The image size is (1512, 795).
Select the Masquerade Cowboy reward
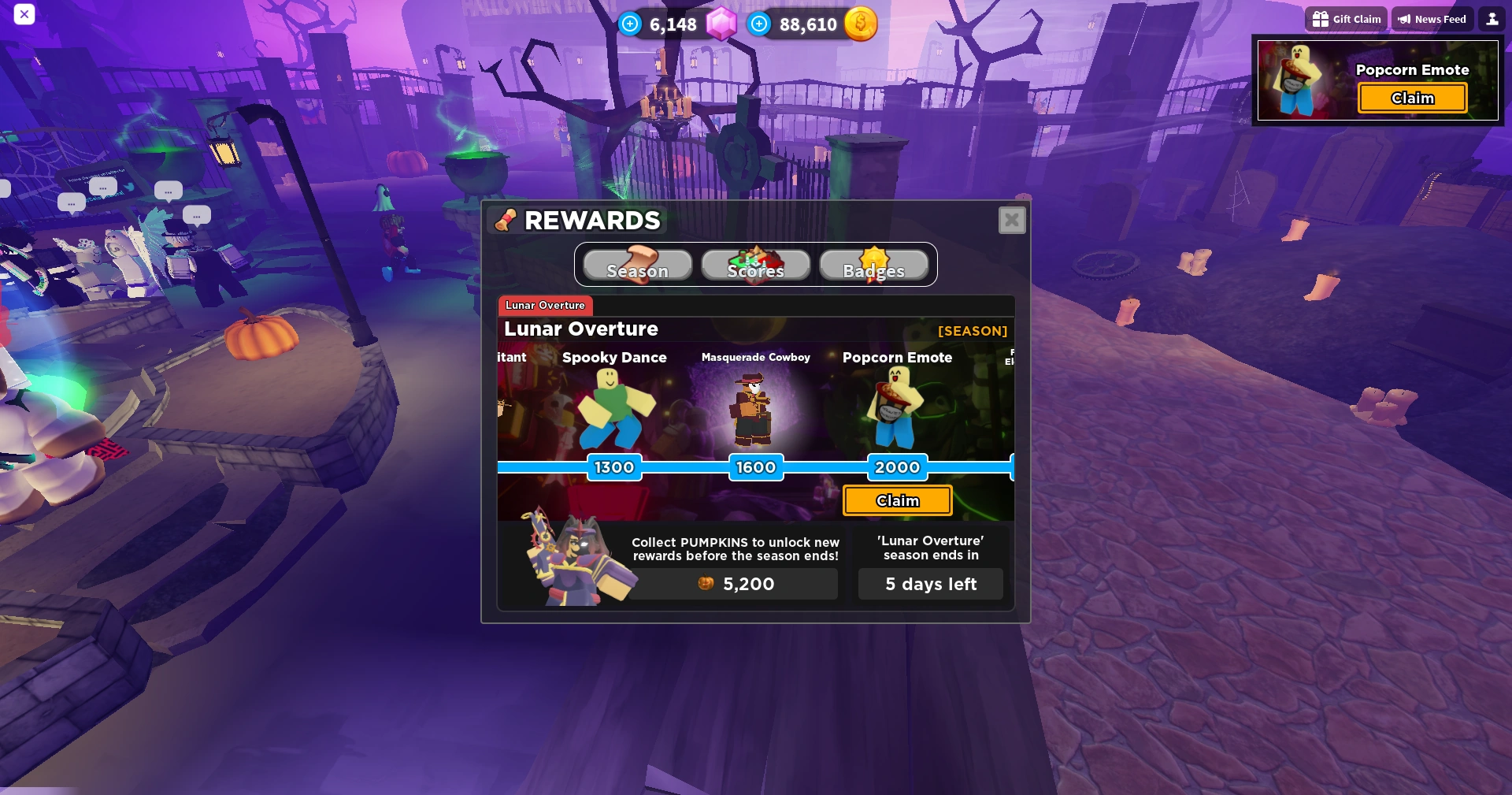point(754,410)
